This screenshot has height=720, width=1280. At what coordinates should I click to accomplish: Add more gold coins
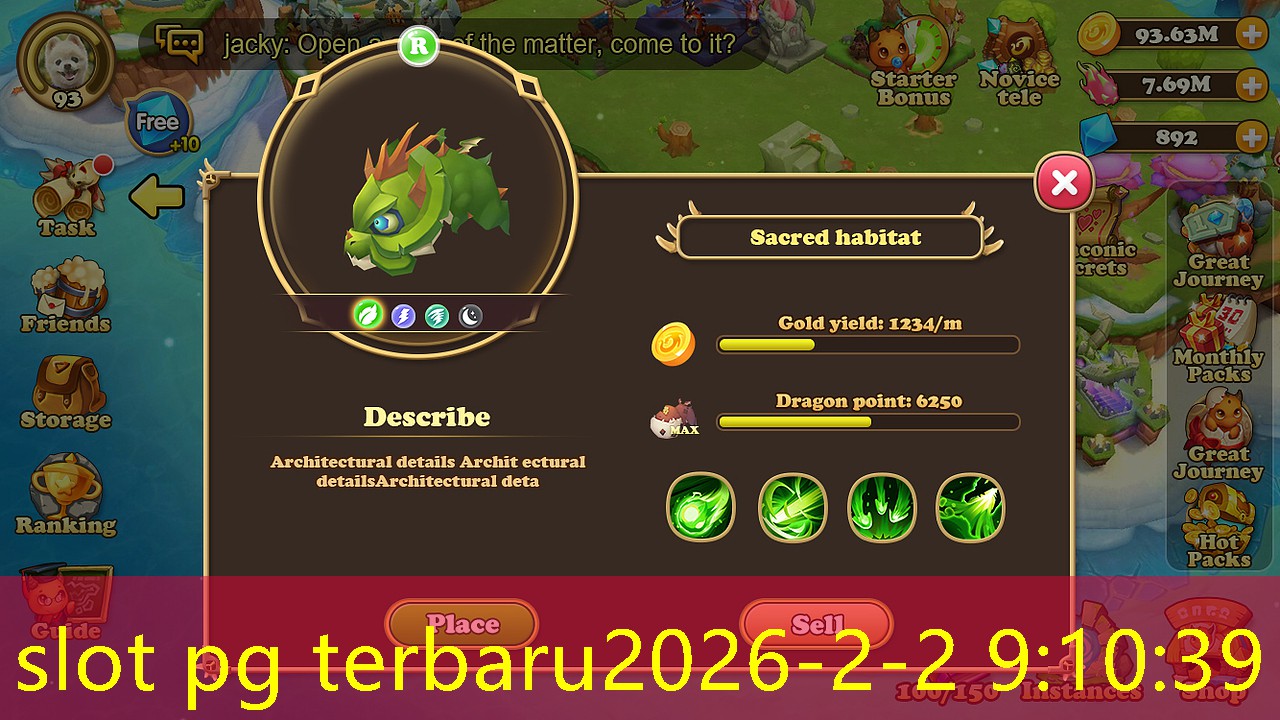click(x=1251, y=35)
